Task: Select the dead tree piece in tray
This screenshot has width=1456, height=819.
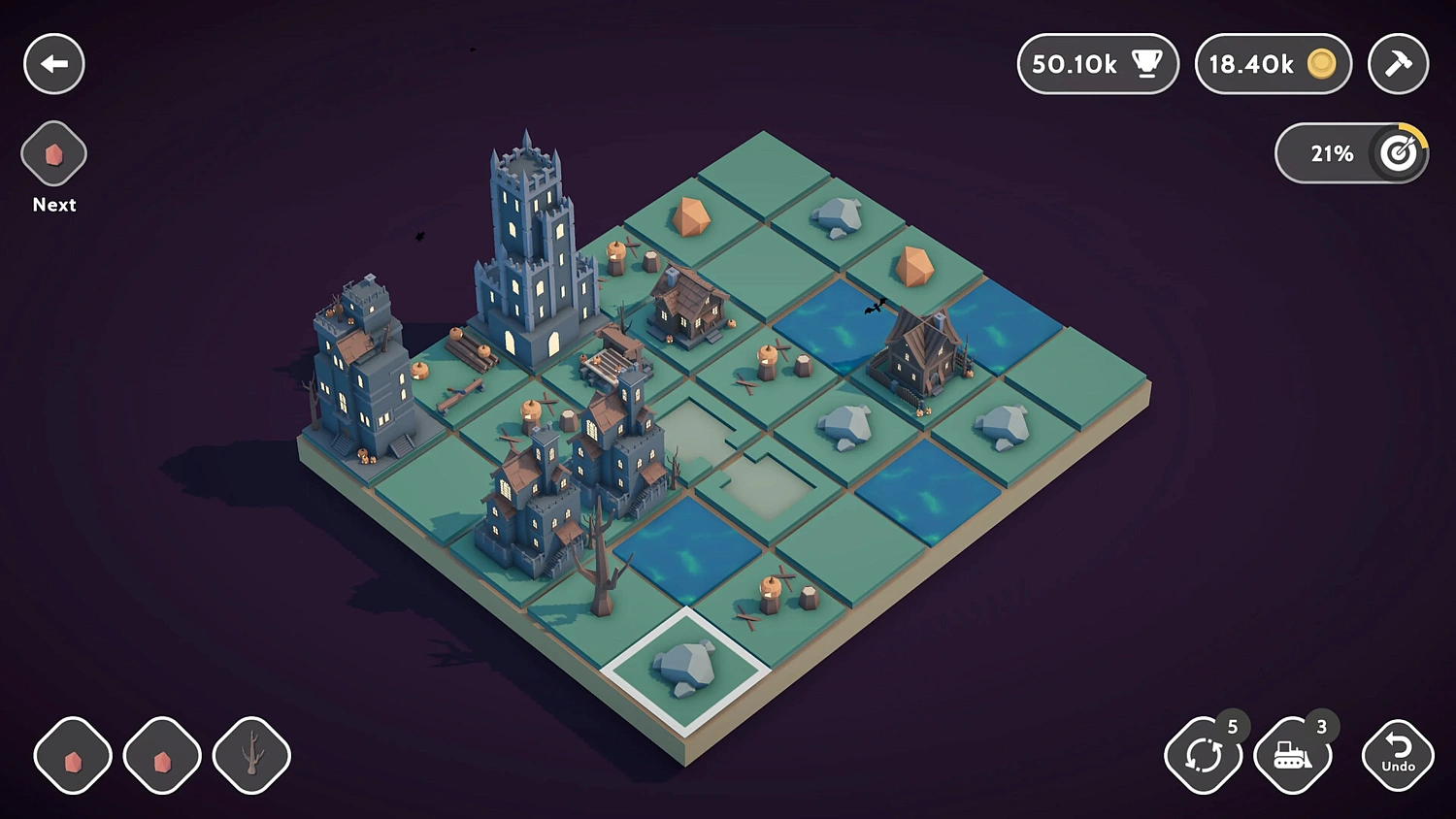Action: coord(250,755)
